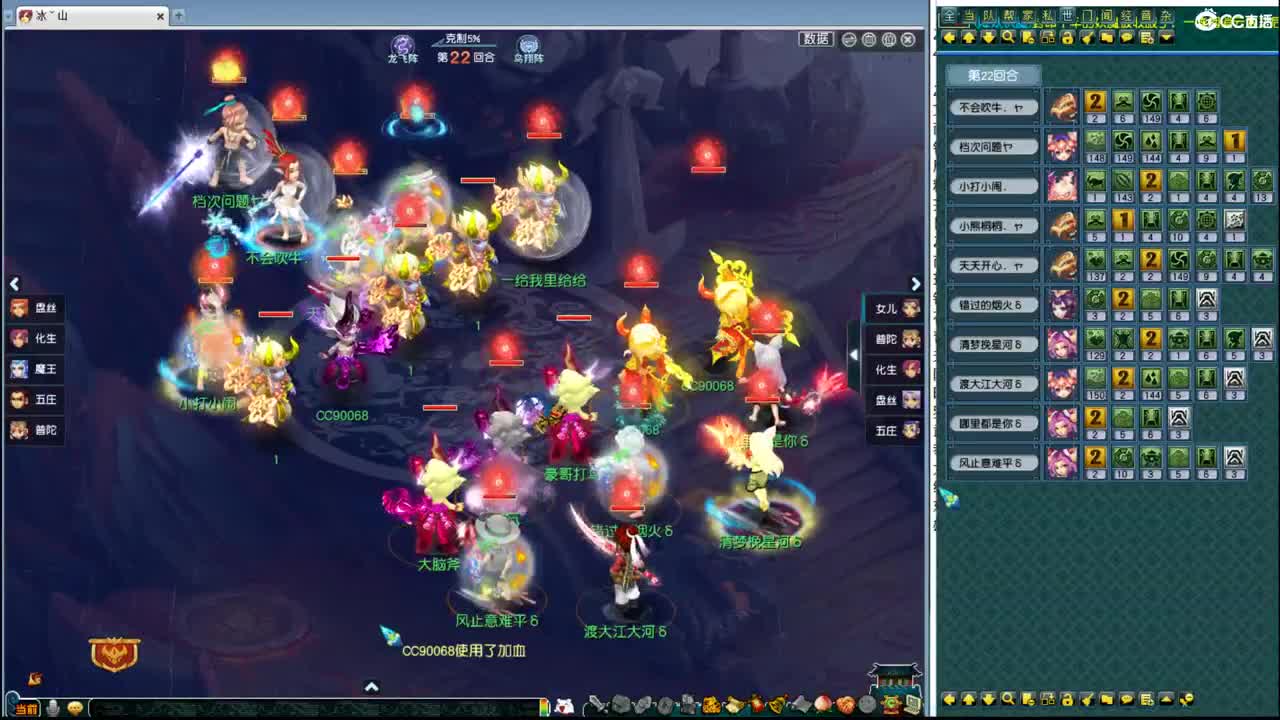Open the folder icon in chat toolbar
Image resolution: width=1280 pixels, height=720 pixels.
point(1109,37)
